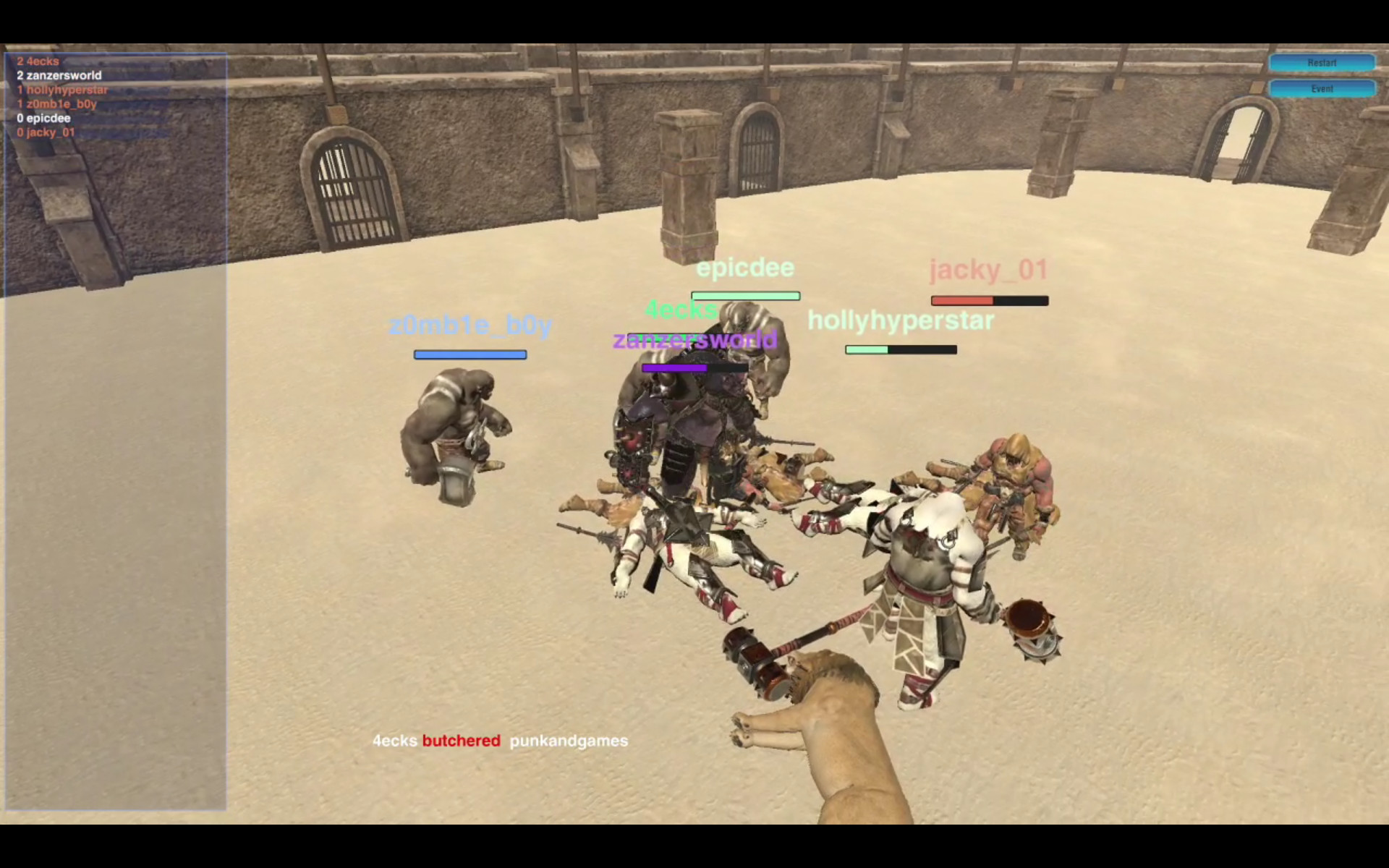This screenshot has height=868, width=1389.
Task: Click the '4ecks butchered punkandgames' kill feed message
Action: pyautogui.click(x=499, y=741)
